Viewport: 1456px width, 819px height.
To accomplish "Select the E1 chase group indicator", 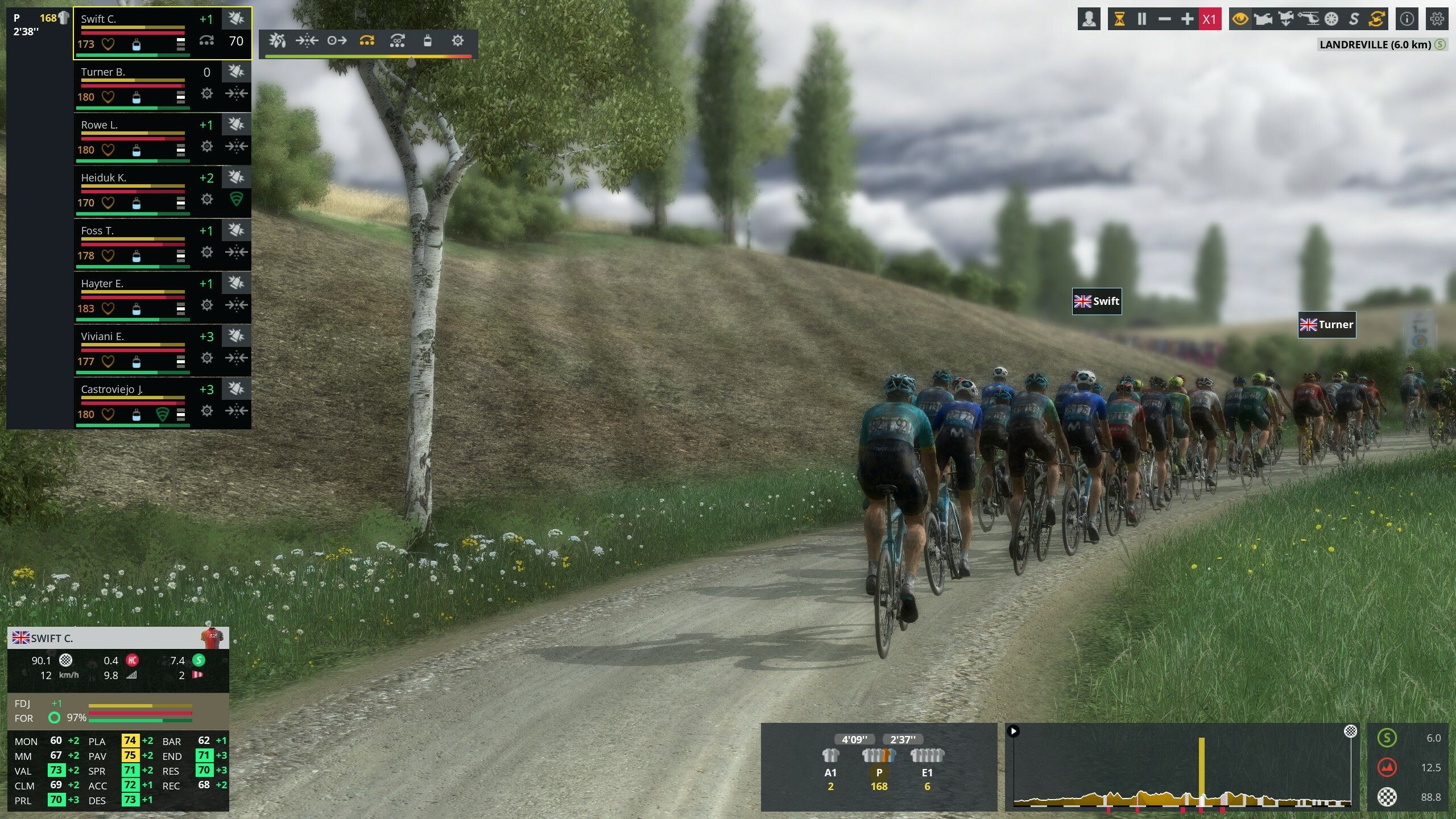I will [x=927, y=773].
